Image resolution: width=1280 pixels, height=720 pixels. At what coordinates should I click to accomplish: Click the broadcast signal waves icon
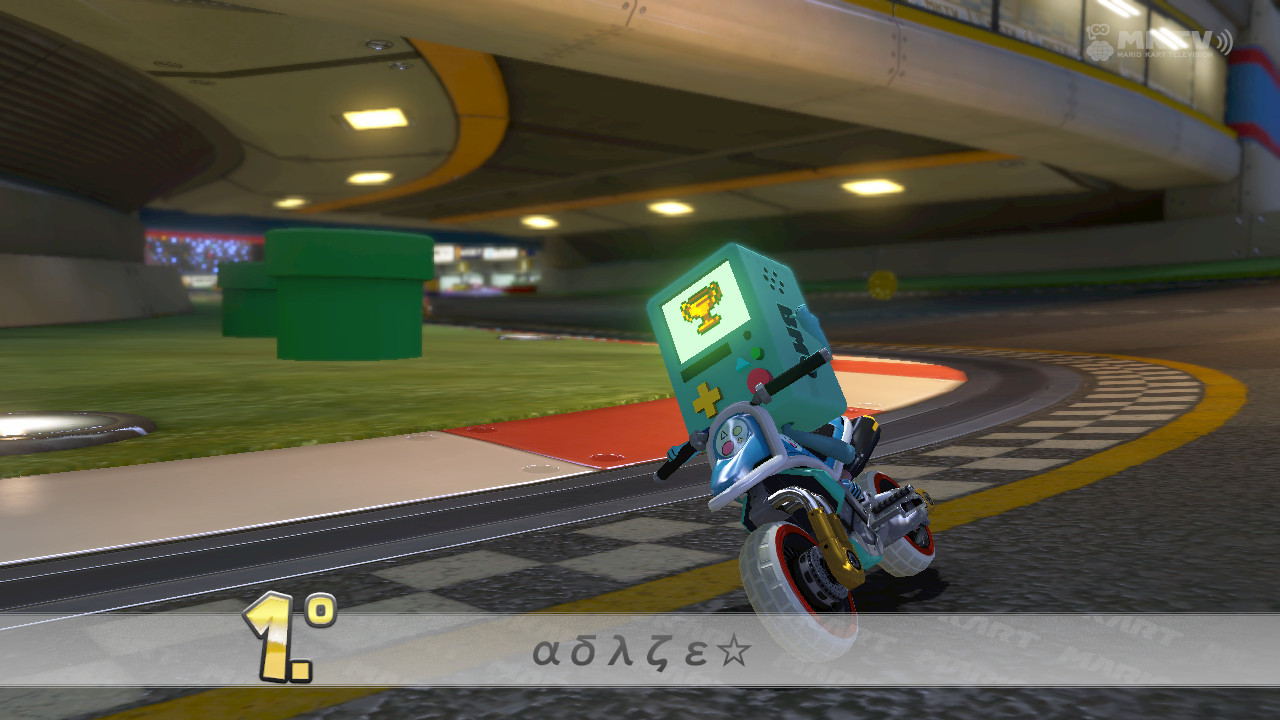pos(1224,40)
